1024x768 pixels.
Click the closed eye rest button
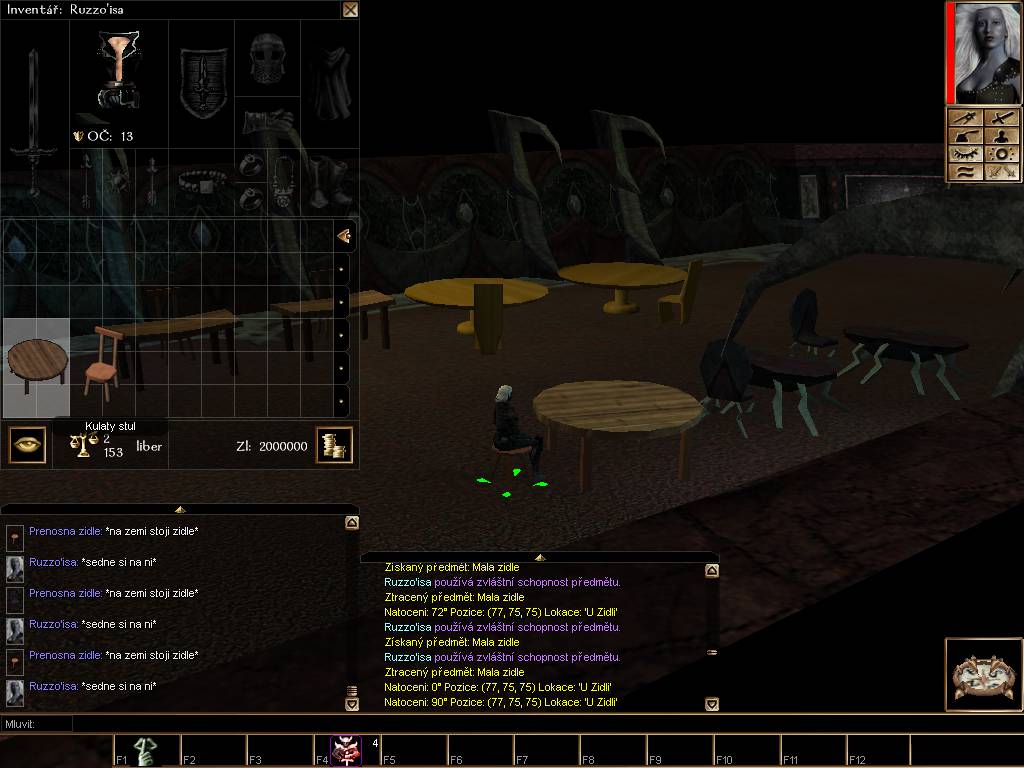point(966,154)
